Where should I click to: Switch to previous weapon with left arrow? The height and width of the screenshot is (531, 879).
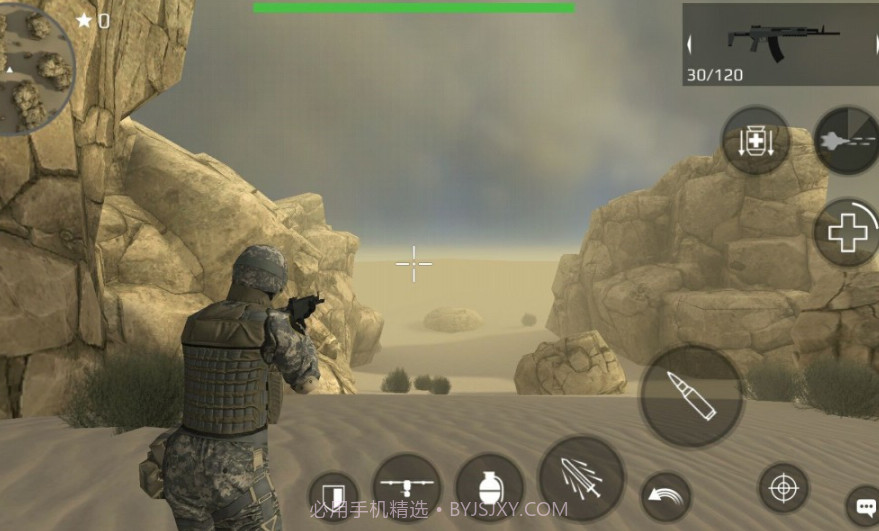690,44
